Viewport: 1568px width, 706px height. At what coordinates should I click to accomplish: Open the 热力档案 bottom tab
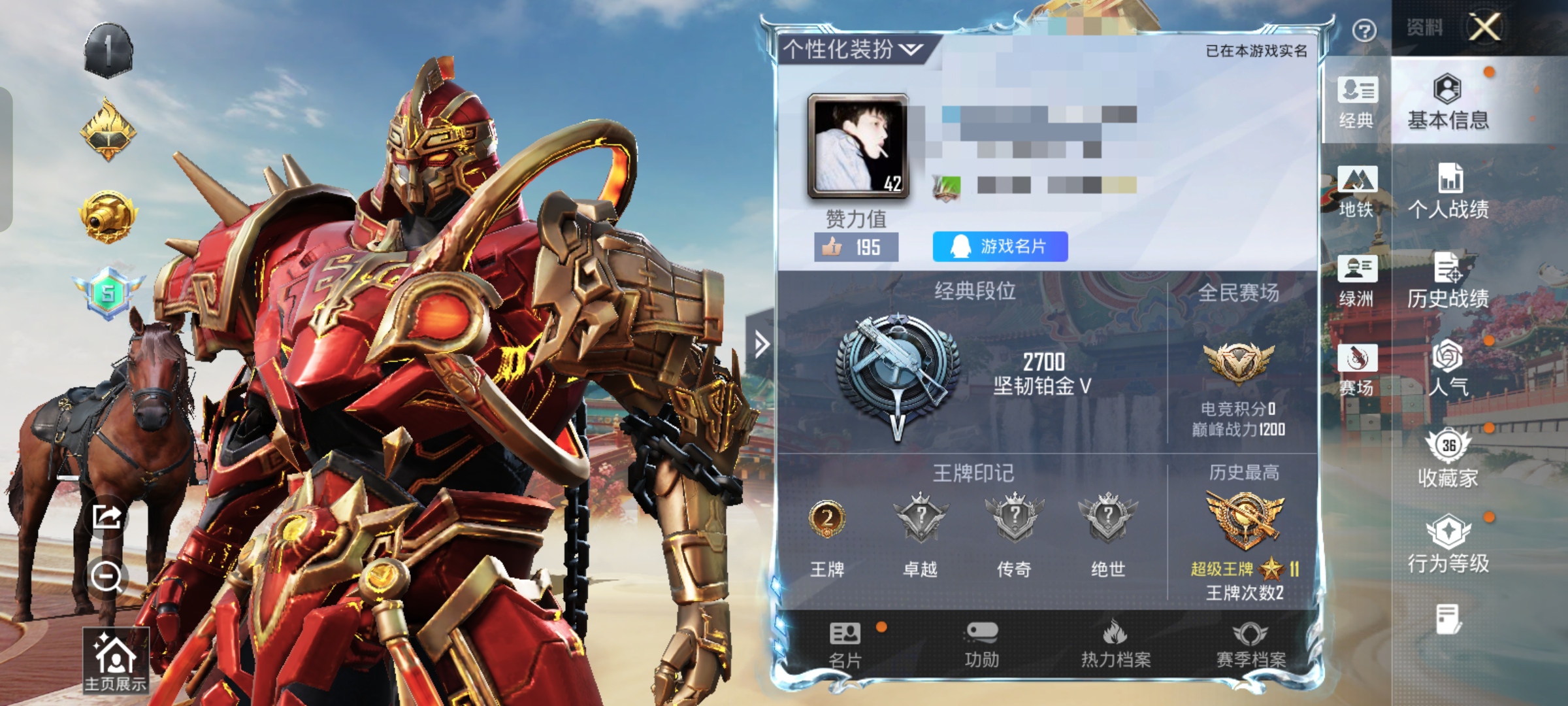1116,645
